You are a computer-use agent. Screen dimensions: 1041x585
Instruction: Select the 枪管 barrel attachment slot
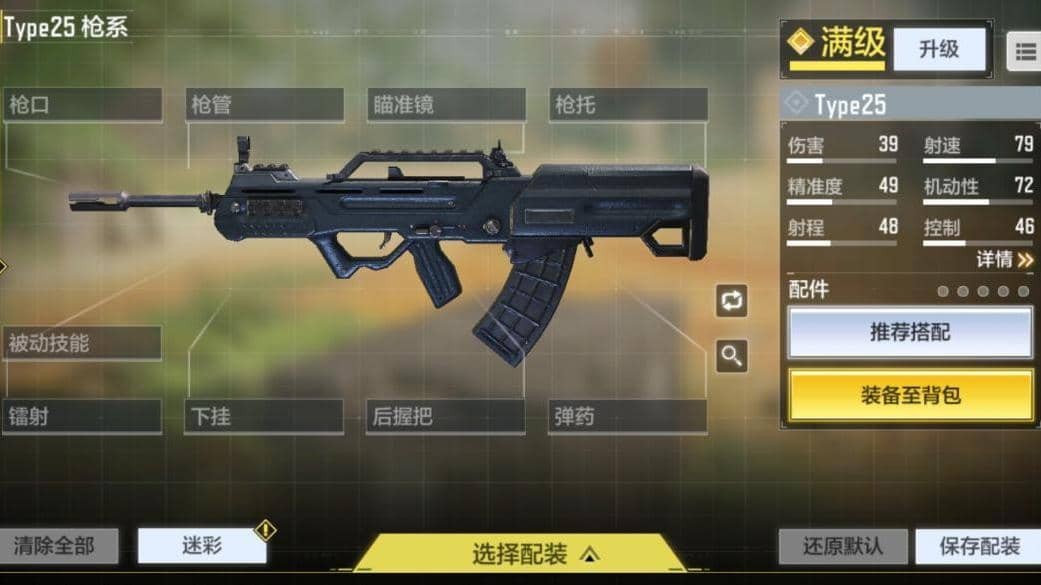265,105
